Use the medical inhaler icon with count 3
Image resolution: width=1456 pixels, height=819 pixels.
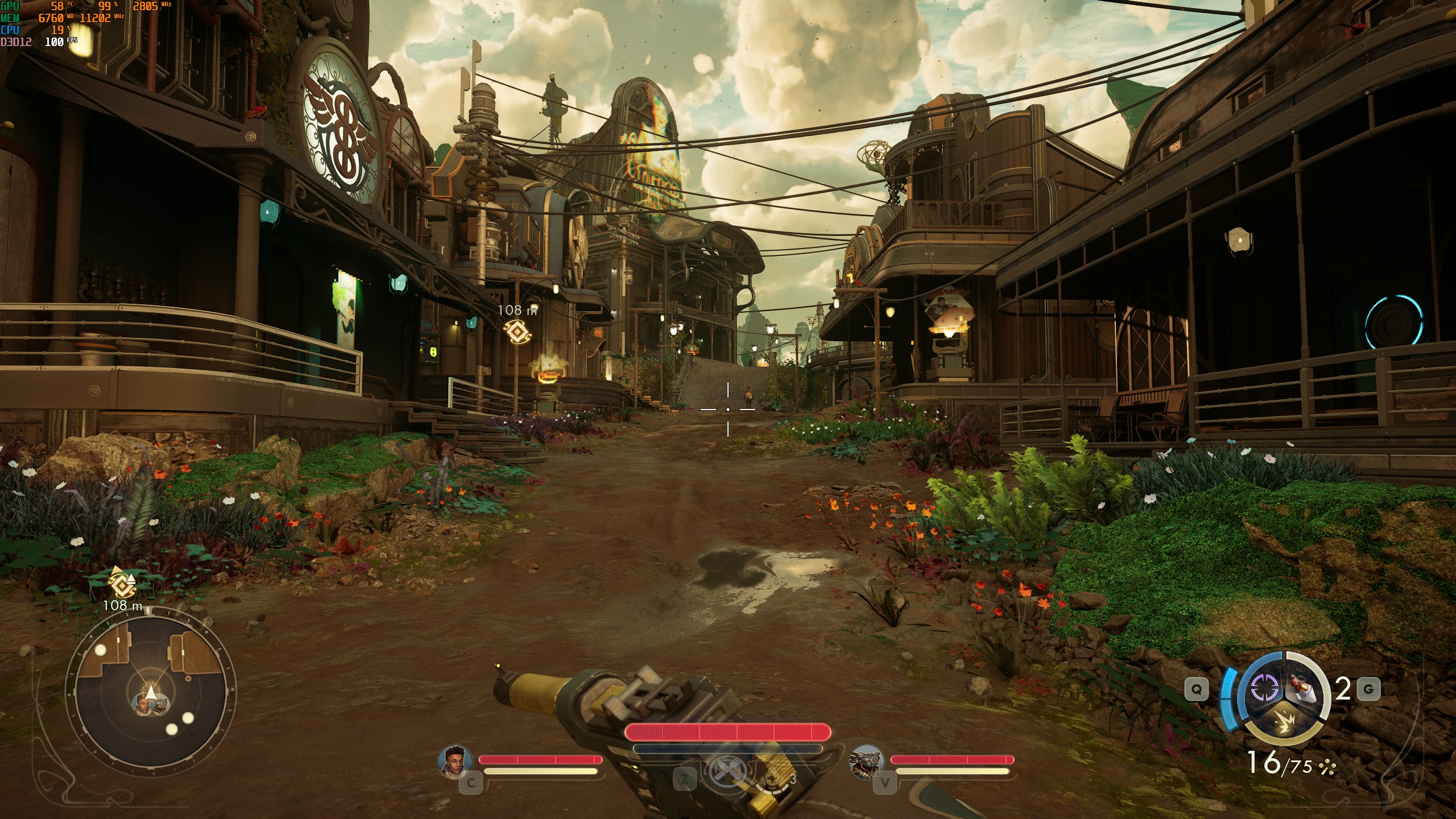point(773,777)
